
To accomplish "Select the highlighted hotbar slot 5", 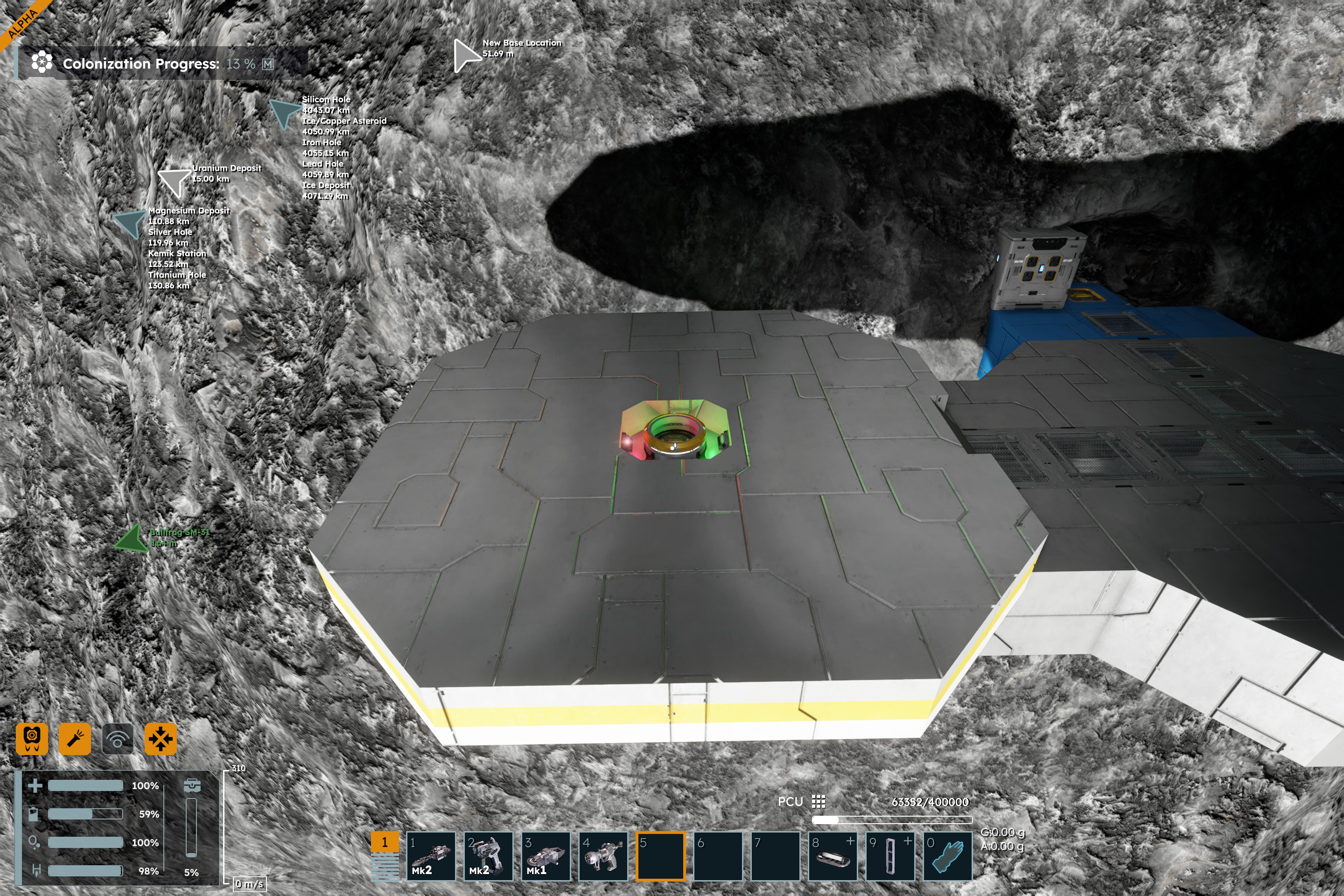I will tap(660, 855).
